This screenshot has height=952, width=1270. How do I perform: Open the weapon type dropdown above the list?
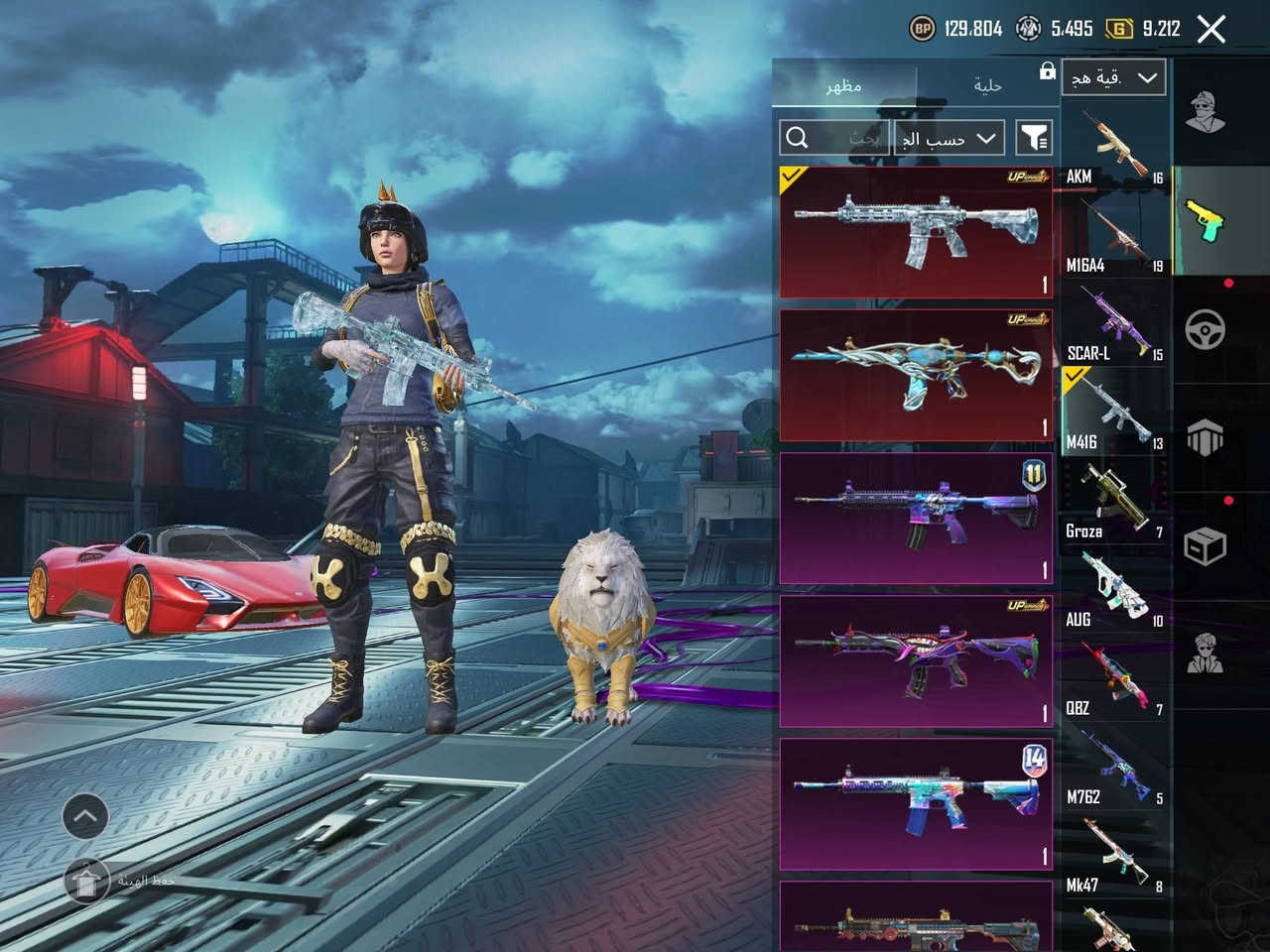pyautogui.click(x=1113, y=78)
